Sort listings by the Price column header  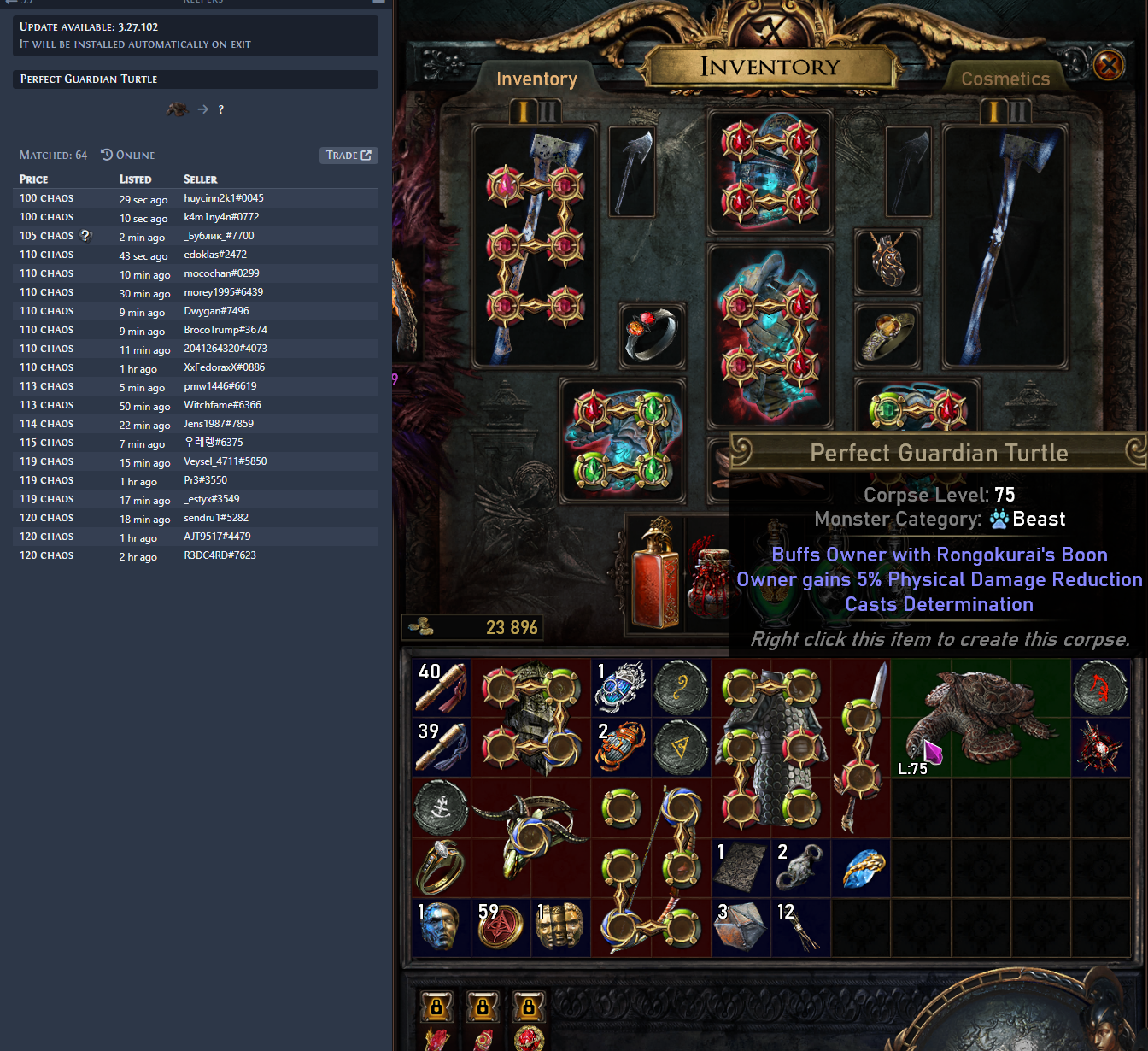[34, 179]
